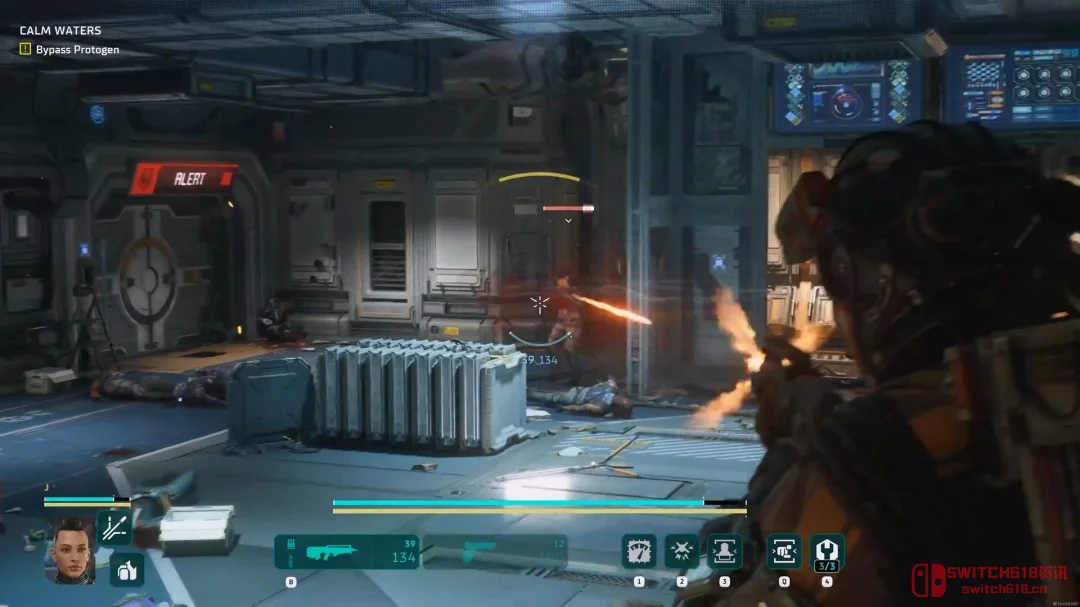Activate the fist melee ability
The height and width of the screenshot is (607, 1080).
point(783,551)
